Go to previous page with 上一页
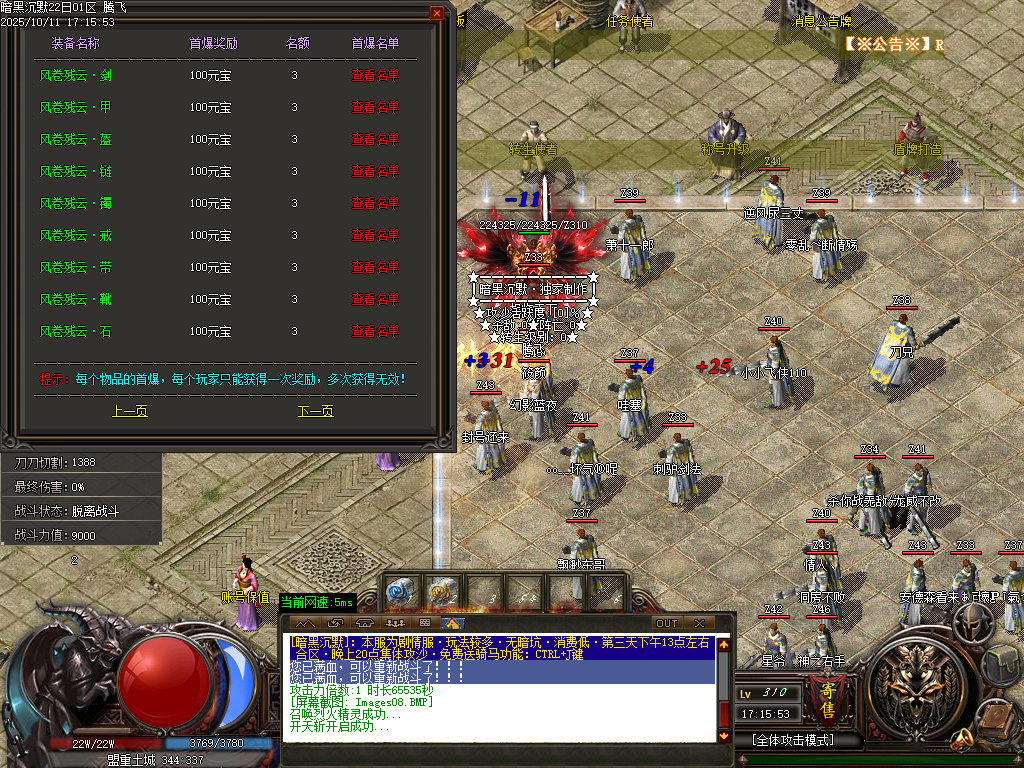 tap(130, 411)
